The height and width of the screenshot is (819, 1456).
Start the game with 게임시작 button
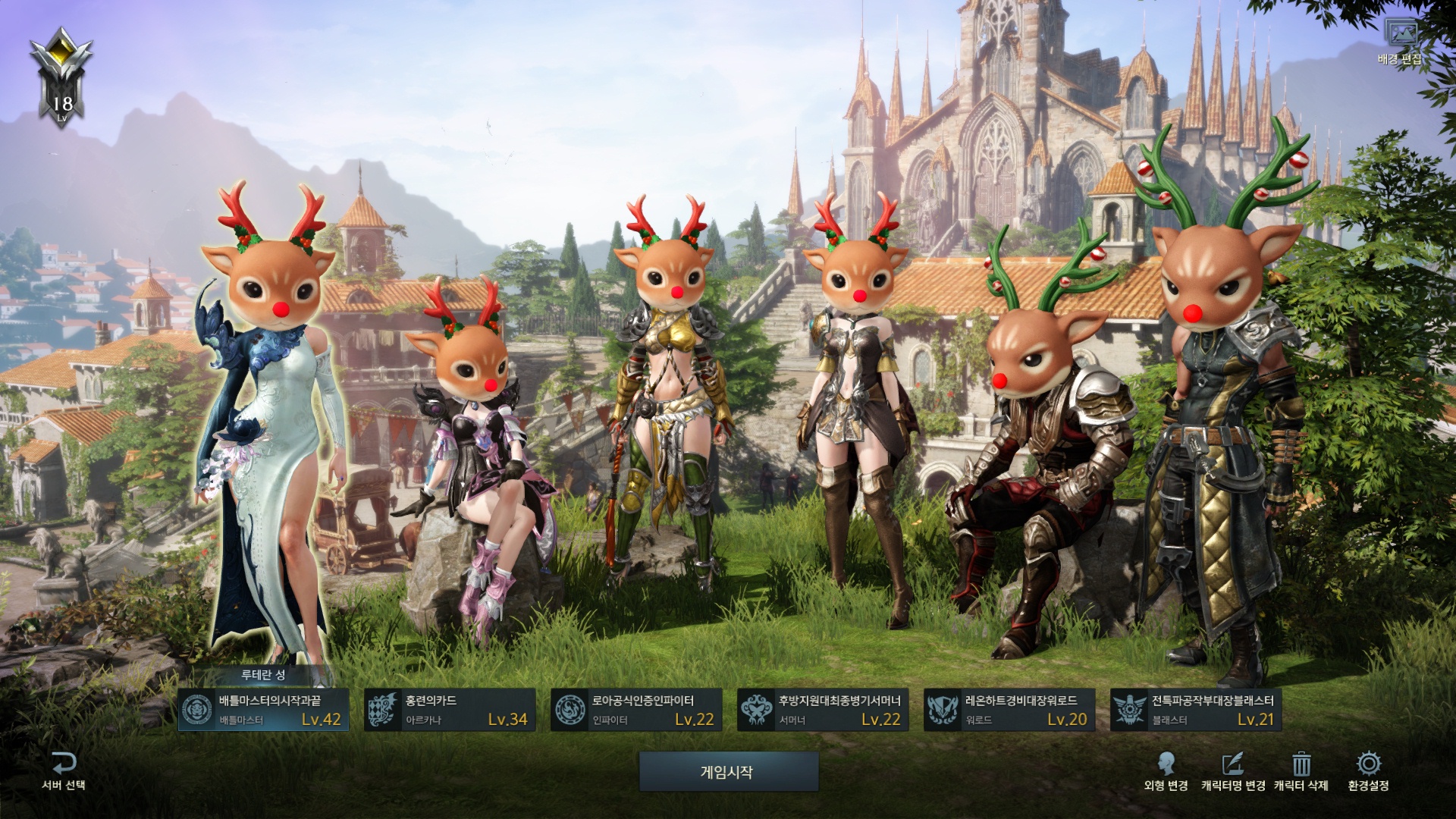click(x=728, y=772)
